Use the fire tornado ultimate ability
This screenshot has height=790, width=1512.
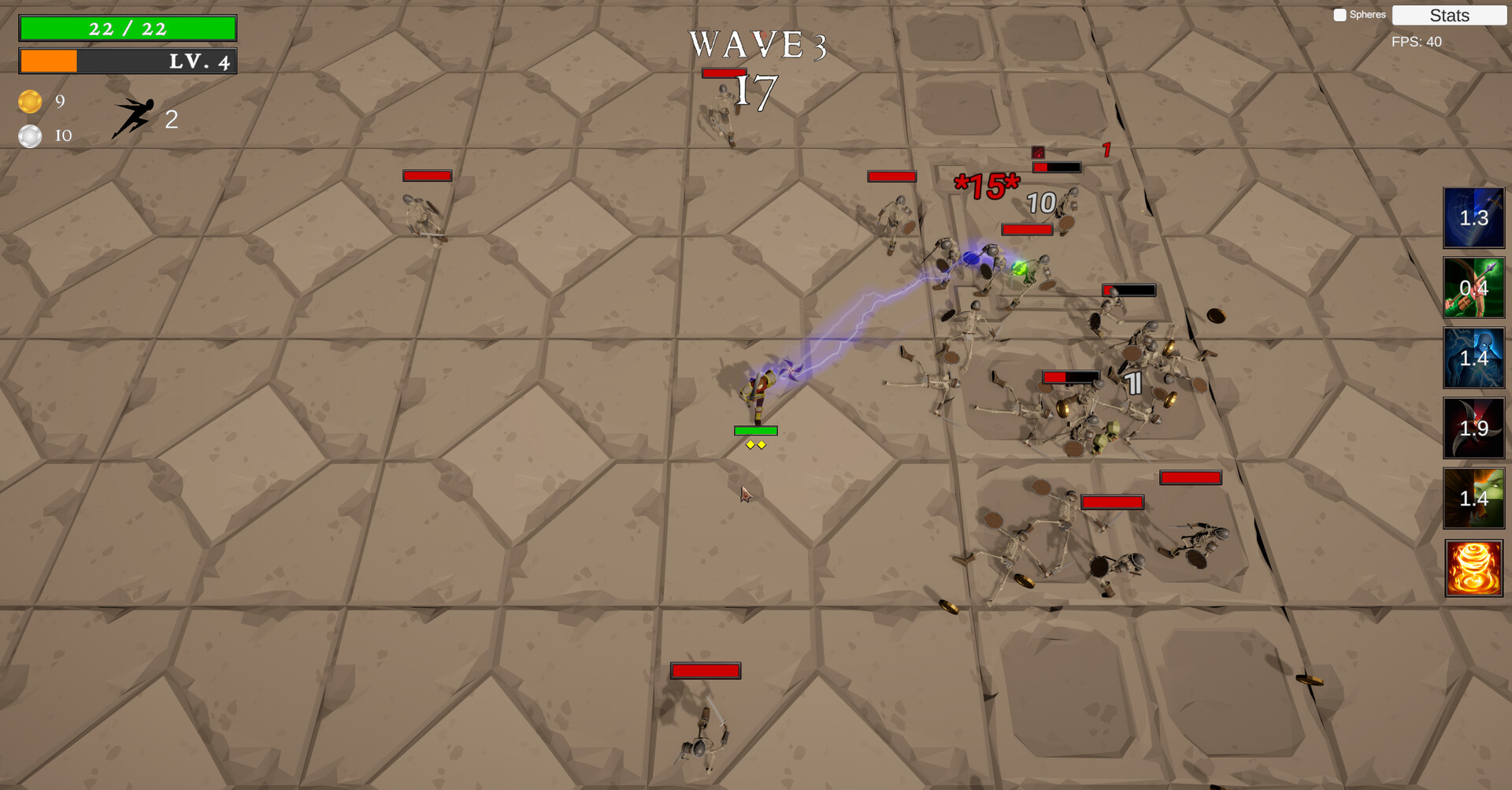(x=1473, y=568)
